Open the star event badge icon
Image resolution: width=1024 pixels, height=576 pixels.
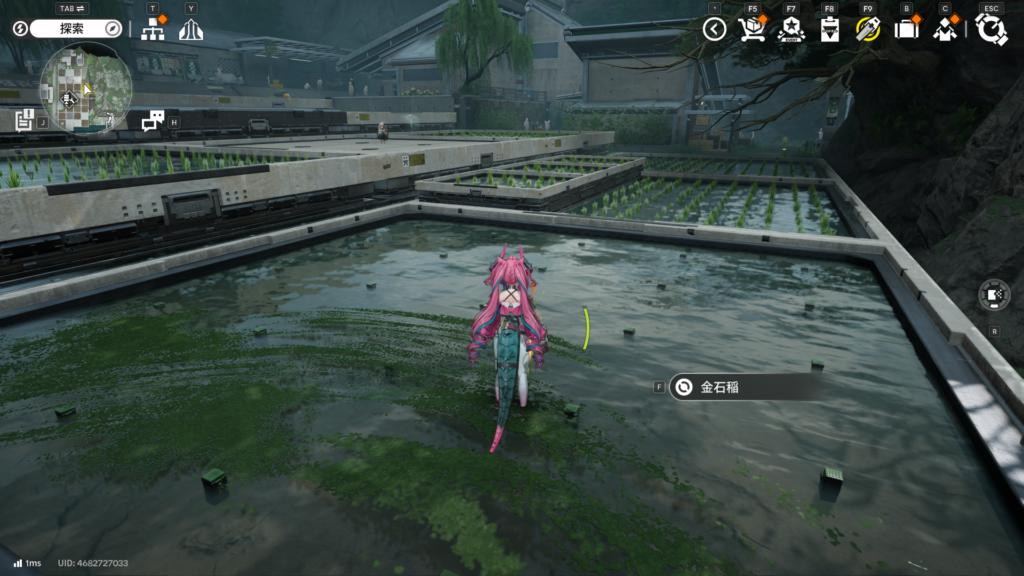[x=791, y=29]
